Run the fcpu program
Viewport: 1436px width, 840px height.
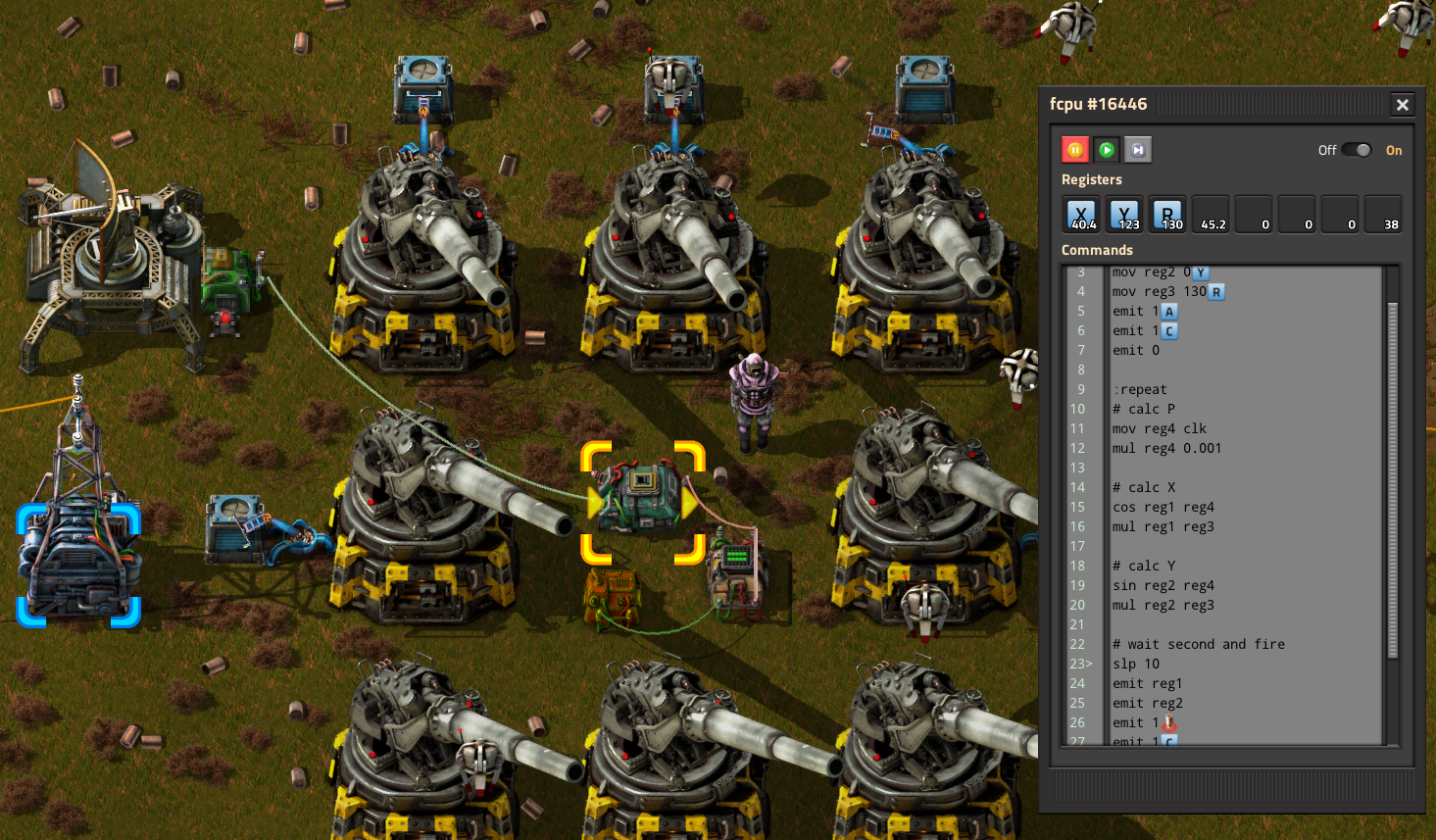point(1106,149)
